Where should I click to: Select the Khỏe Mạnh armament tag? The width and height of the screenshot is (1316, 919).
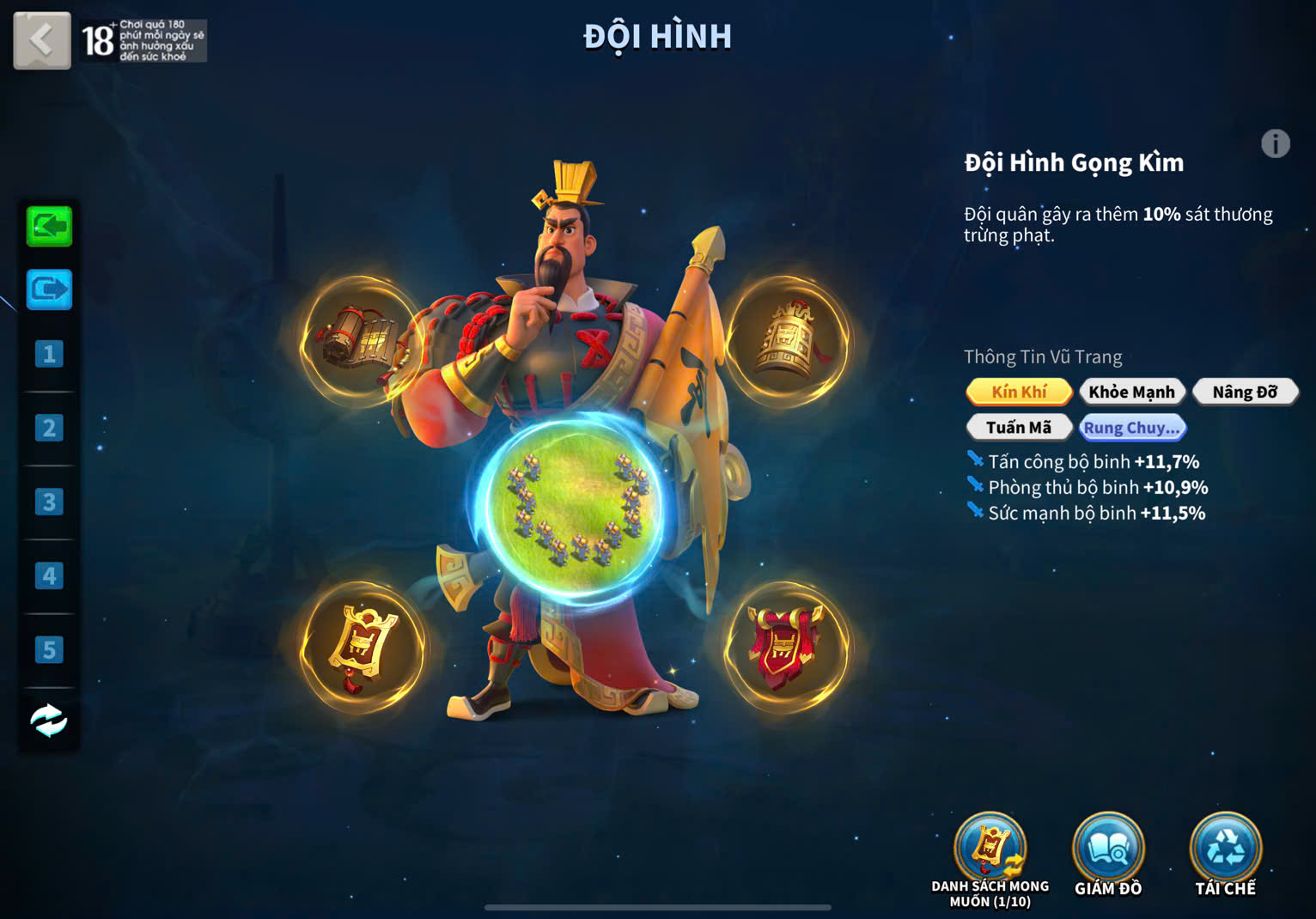[1131, 392]
